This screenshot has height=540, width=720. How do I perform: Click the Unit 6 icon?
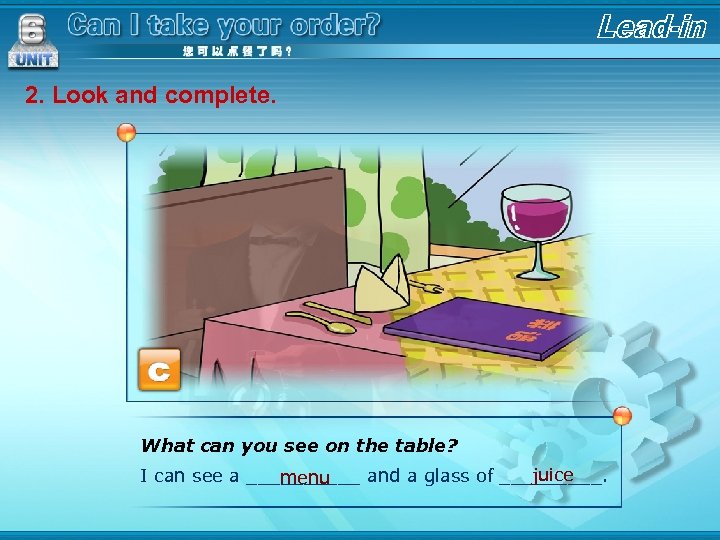coord(32,40)
